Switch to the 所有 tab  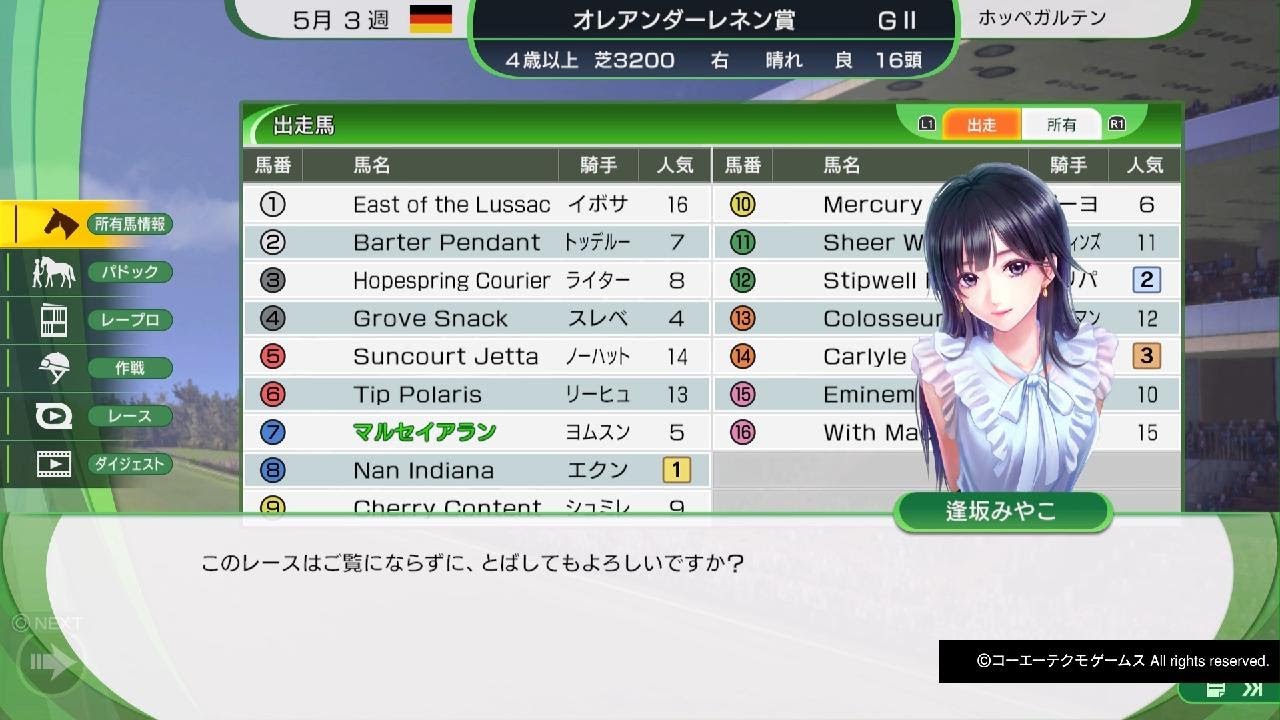(1061, 125)
